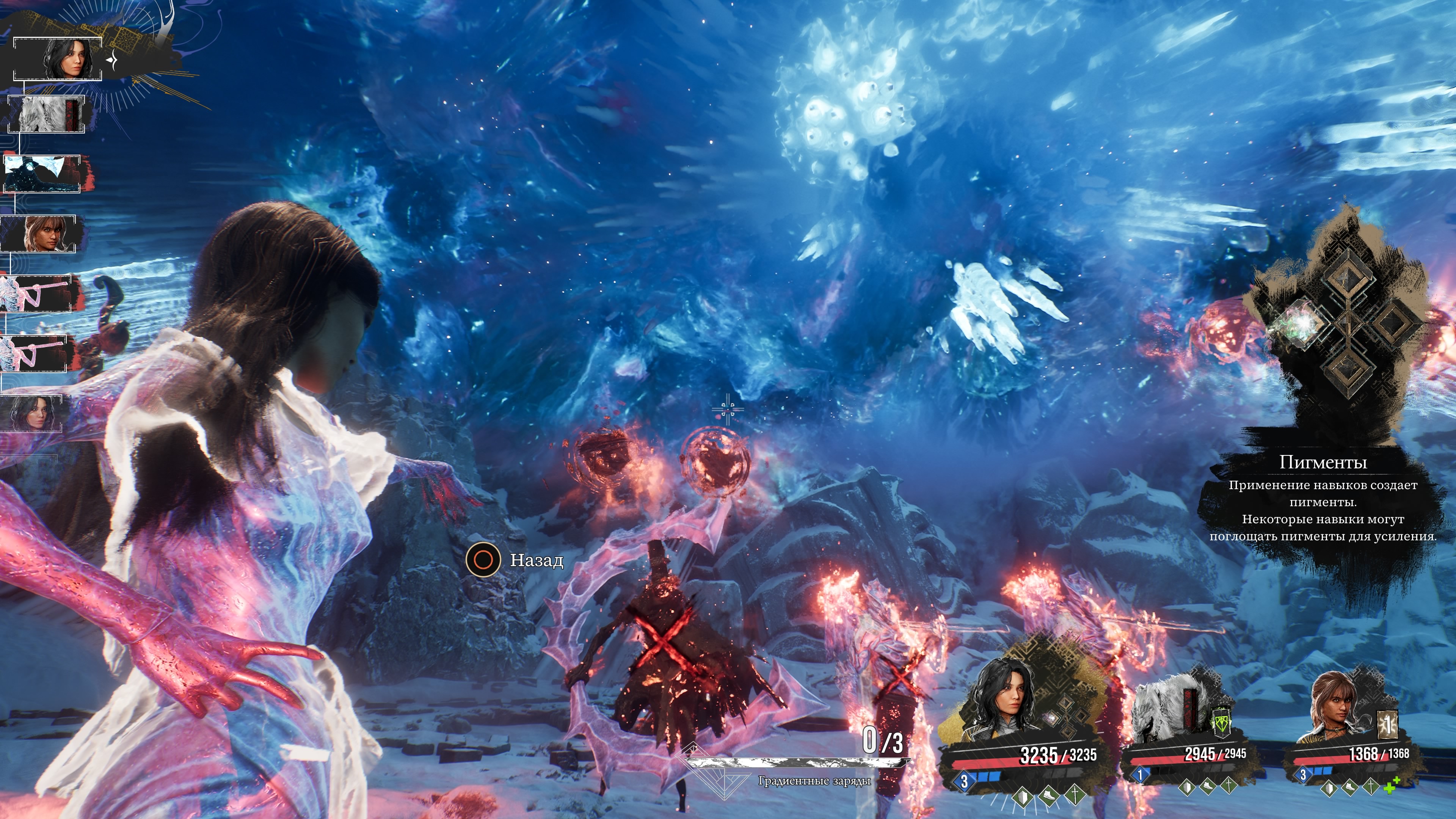Click the faded Lune portrait ending turn order
This screenshot has width=1456, height=819.
31,413
